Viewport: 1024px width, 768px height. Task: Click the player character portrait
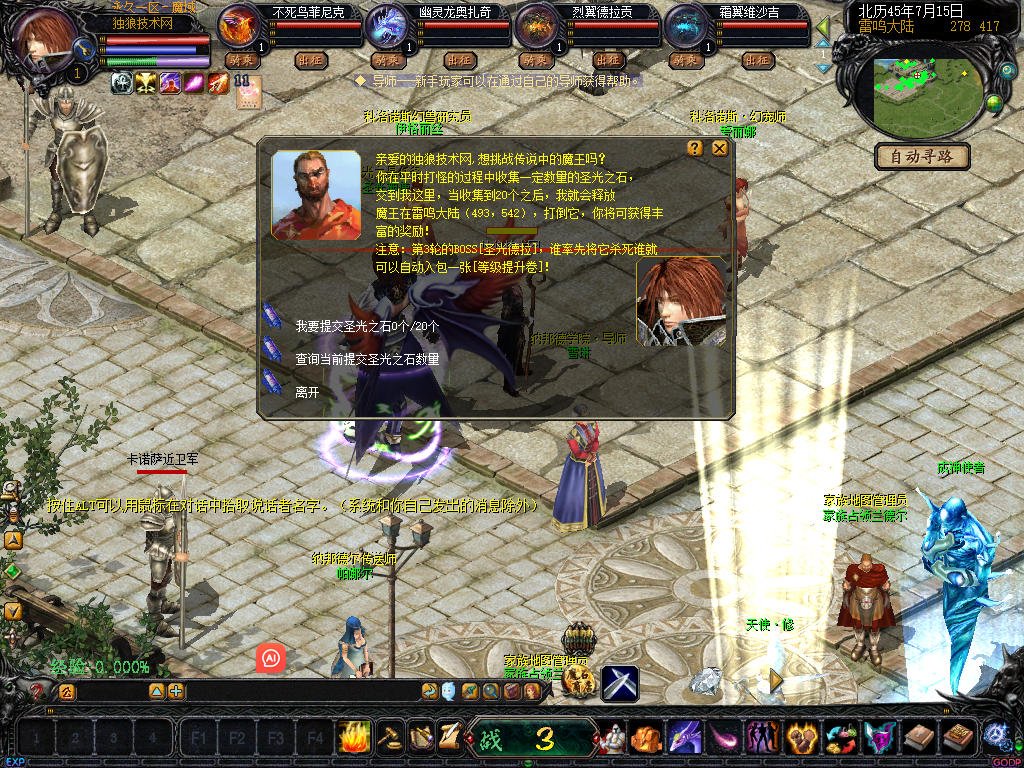click(x=45, y=37)
